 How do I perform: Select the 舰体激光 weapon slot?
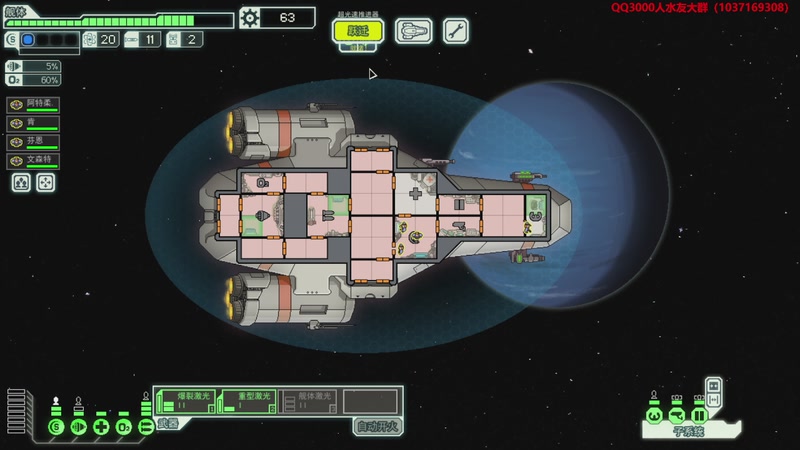[308, 400]
